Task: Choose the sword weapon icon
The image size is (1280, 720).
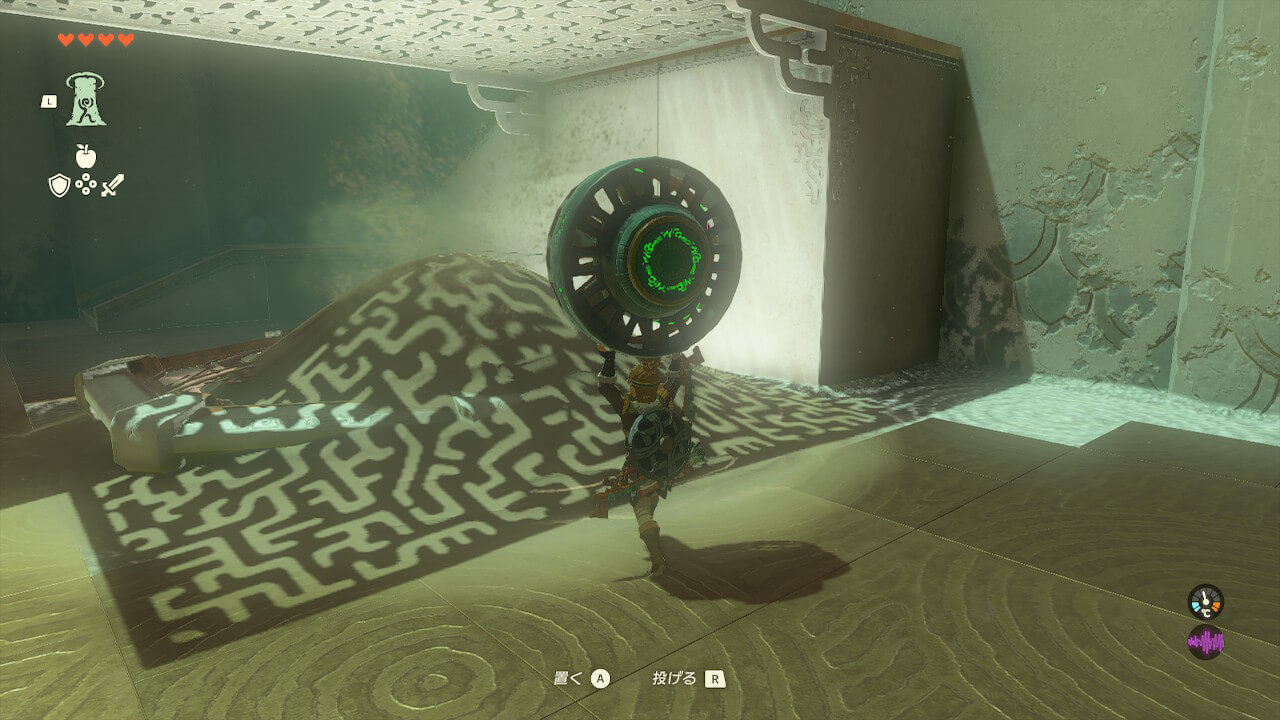Action: coord(112,185)
